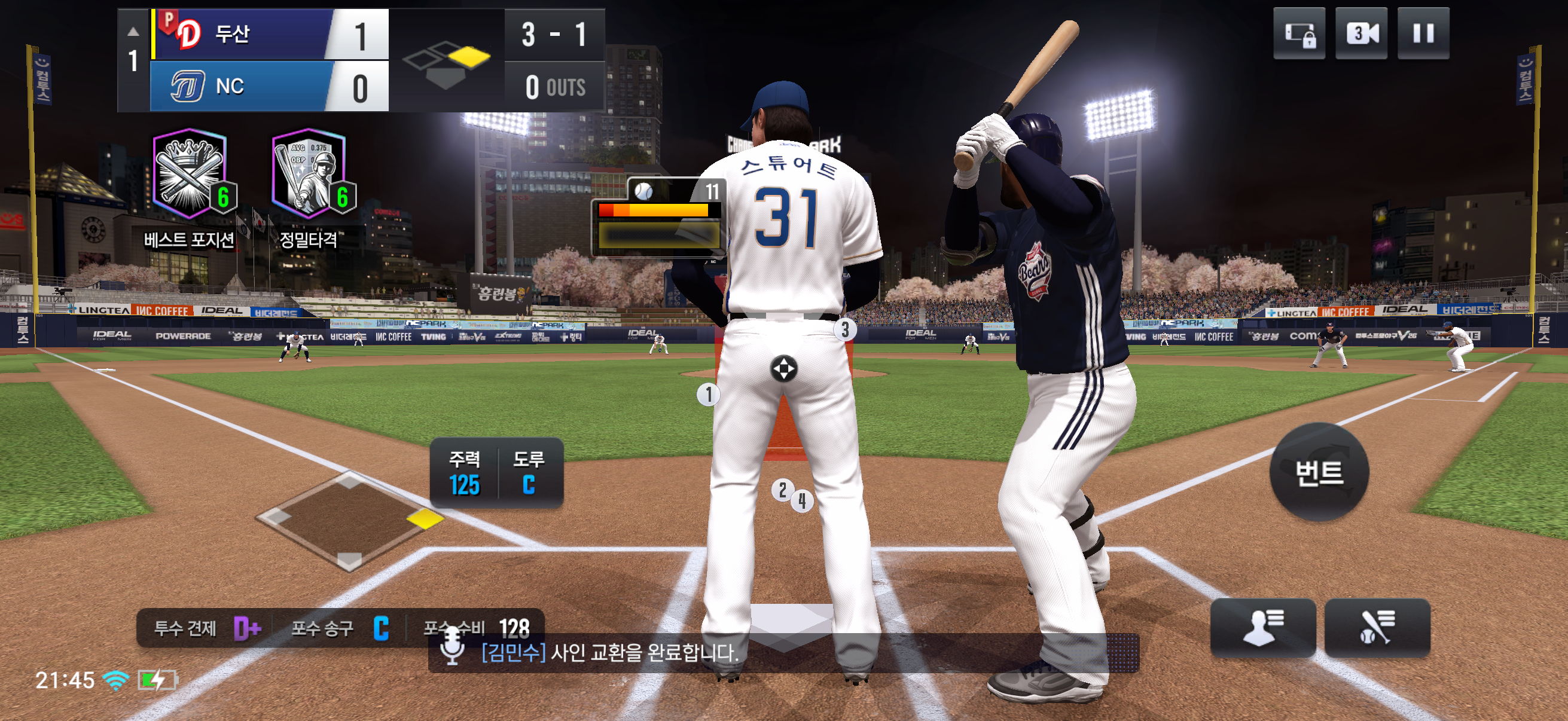This screenshot has width=1568, height=721.
Task: Click the batting aim crosshair cursor
Action: [783, 369]
